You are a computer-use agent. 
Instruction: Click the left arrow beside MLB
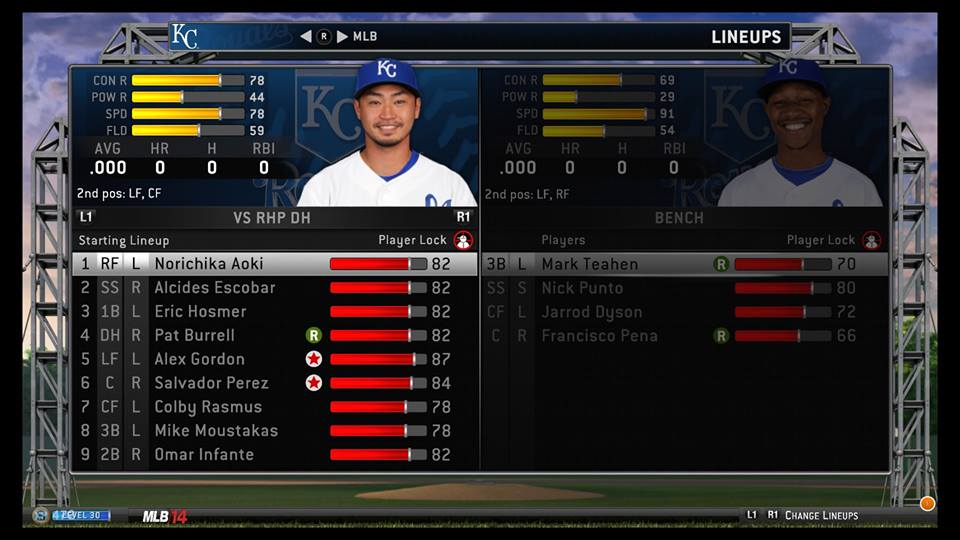point(306,37)
